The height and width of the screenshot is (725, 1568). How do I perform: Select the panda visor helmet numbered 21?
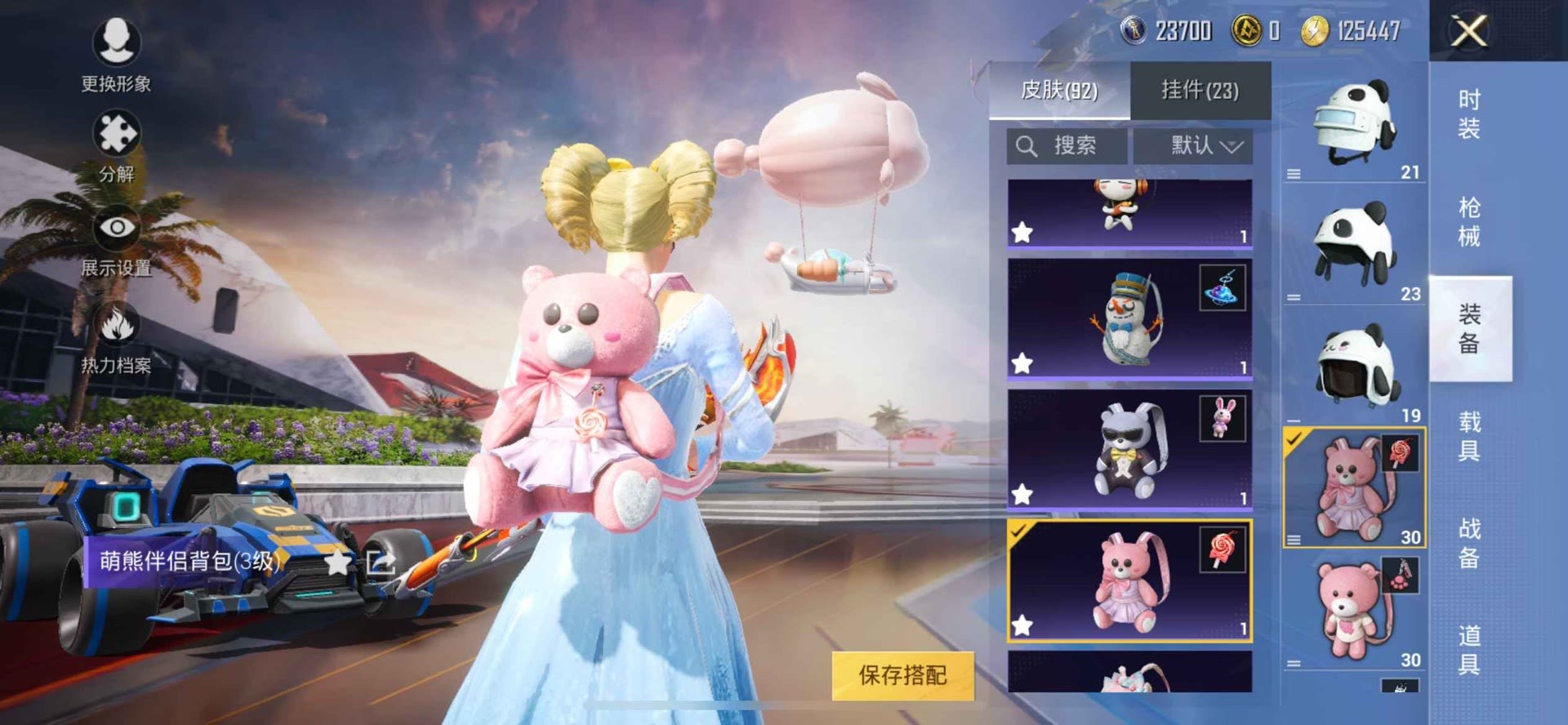coord(1354,127)
